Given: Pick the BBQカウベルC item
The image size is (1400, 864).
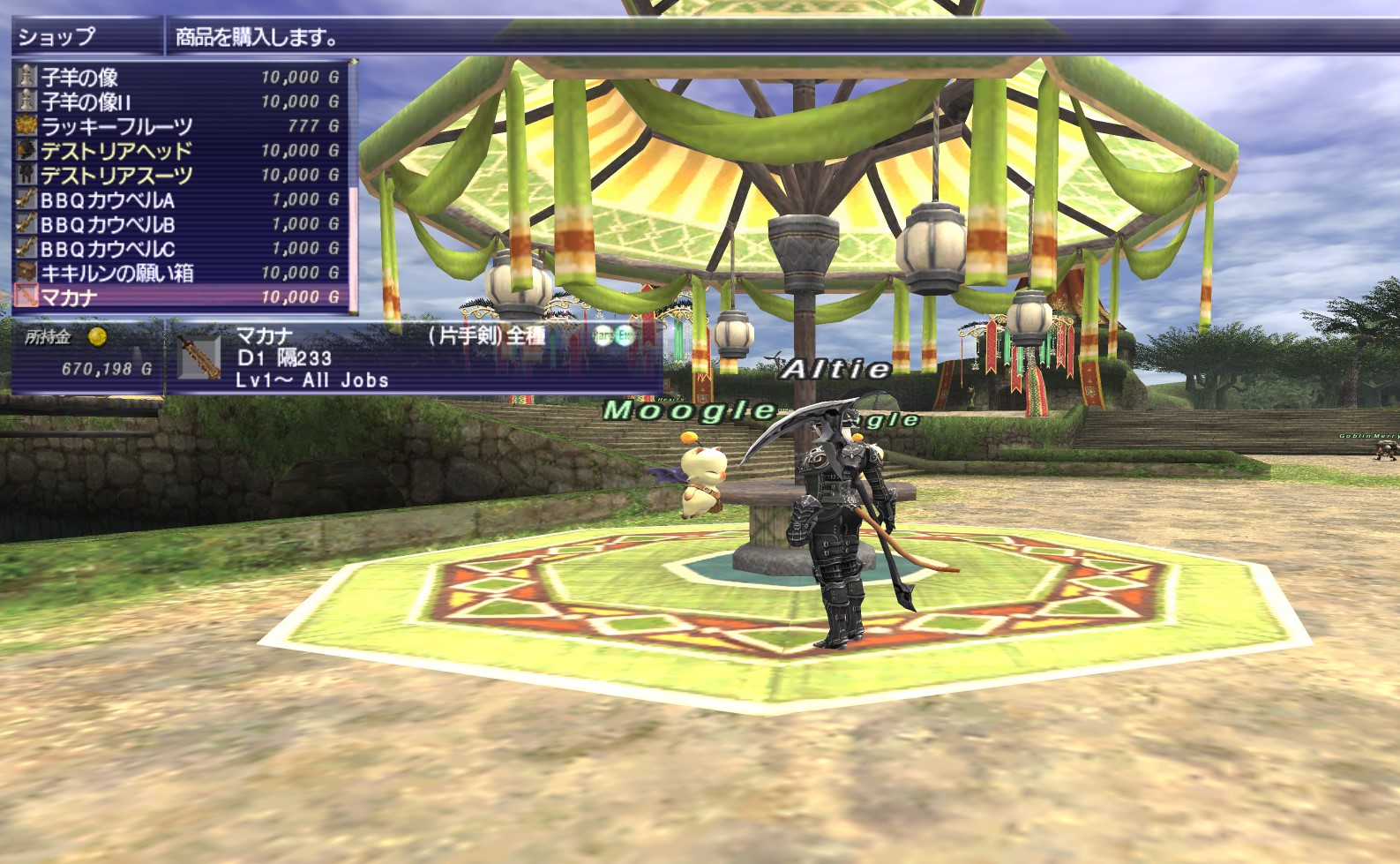Looking at the screenshot, I should pos(176,249).
